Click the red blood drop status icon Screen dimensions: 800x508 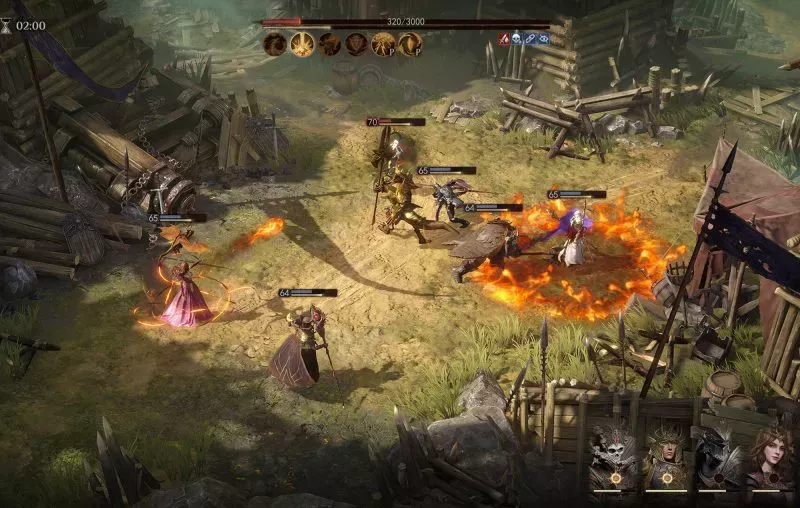point(505,39)
